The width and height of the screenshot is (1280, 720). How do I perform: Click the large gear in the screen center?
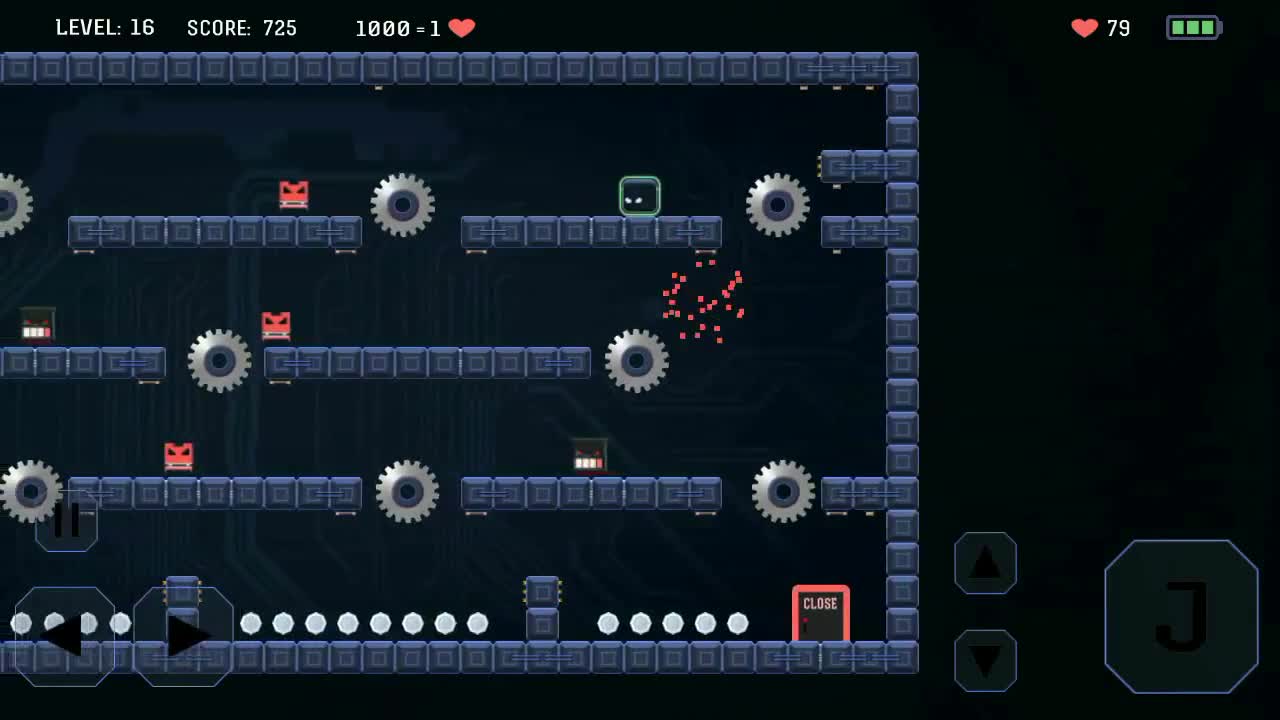click(637, 360)
